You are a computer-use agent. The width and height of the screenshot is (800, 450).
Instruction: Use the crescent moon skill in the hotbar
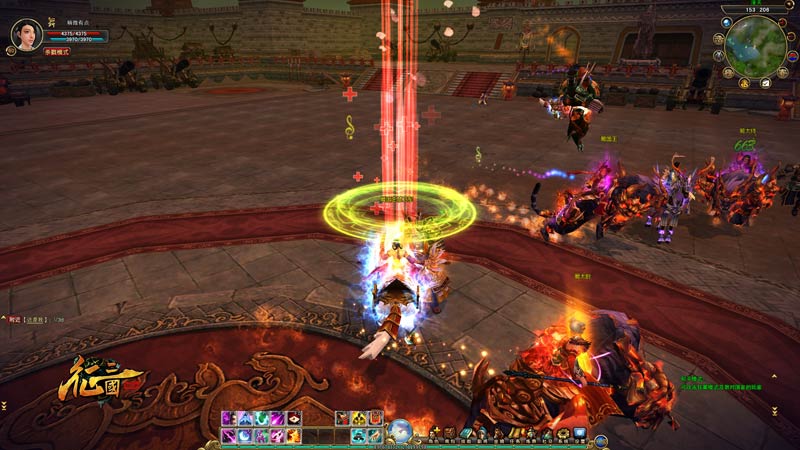click(244, 436)
